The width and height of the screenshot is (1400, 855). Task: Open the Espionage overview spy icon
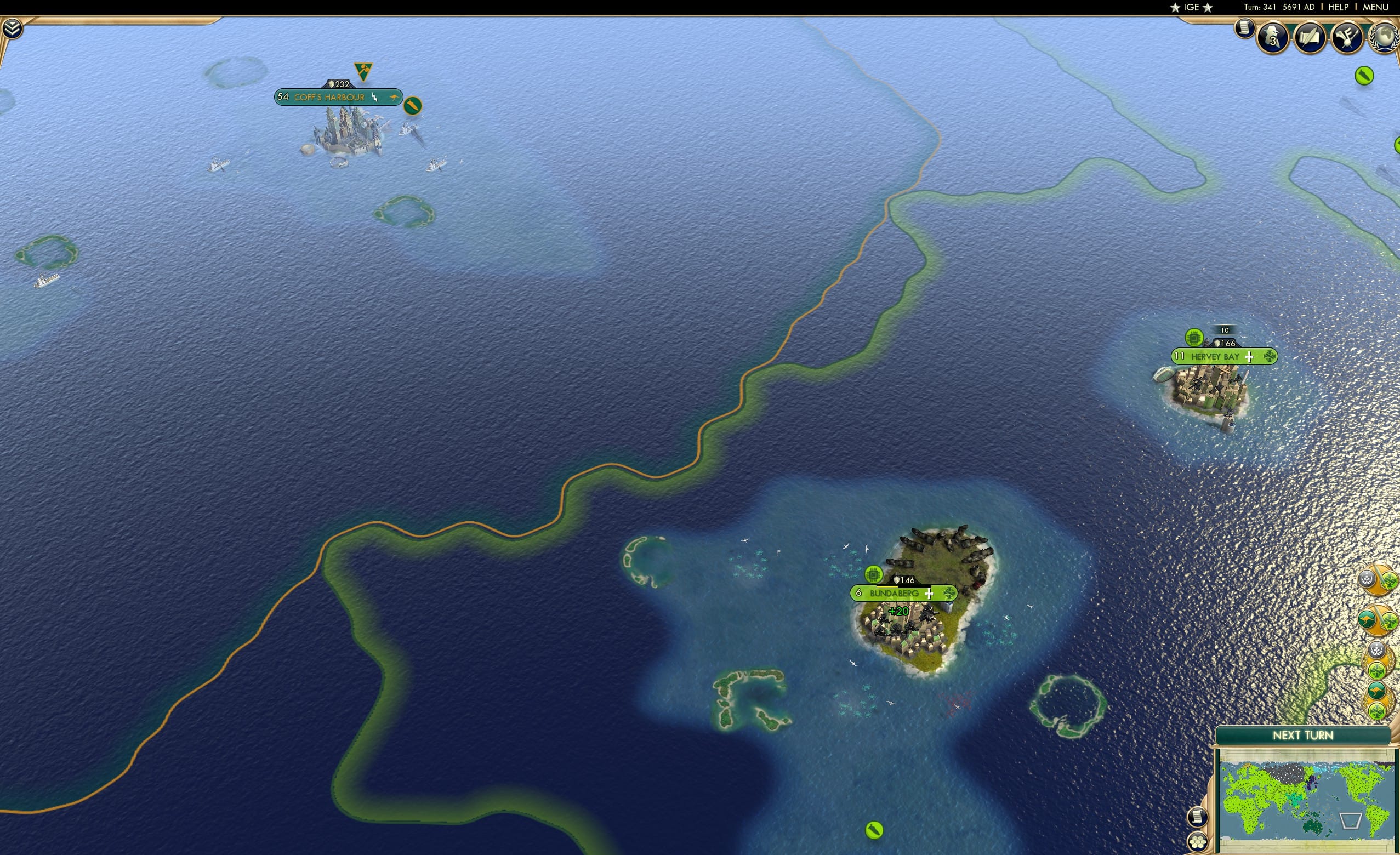tap(1272, 37)
